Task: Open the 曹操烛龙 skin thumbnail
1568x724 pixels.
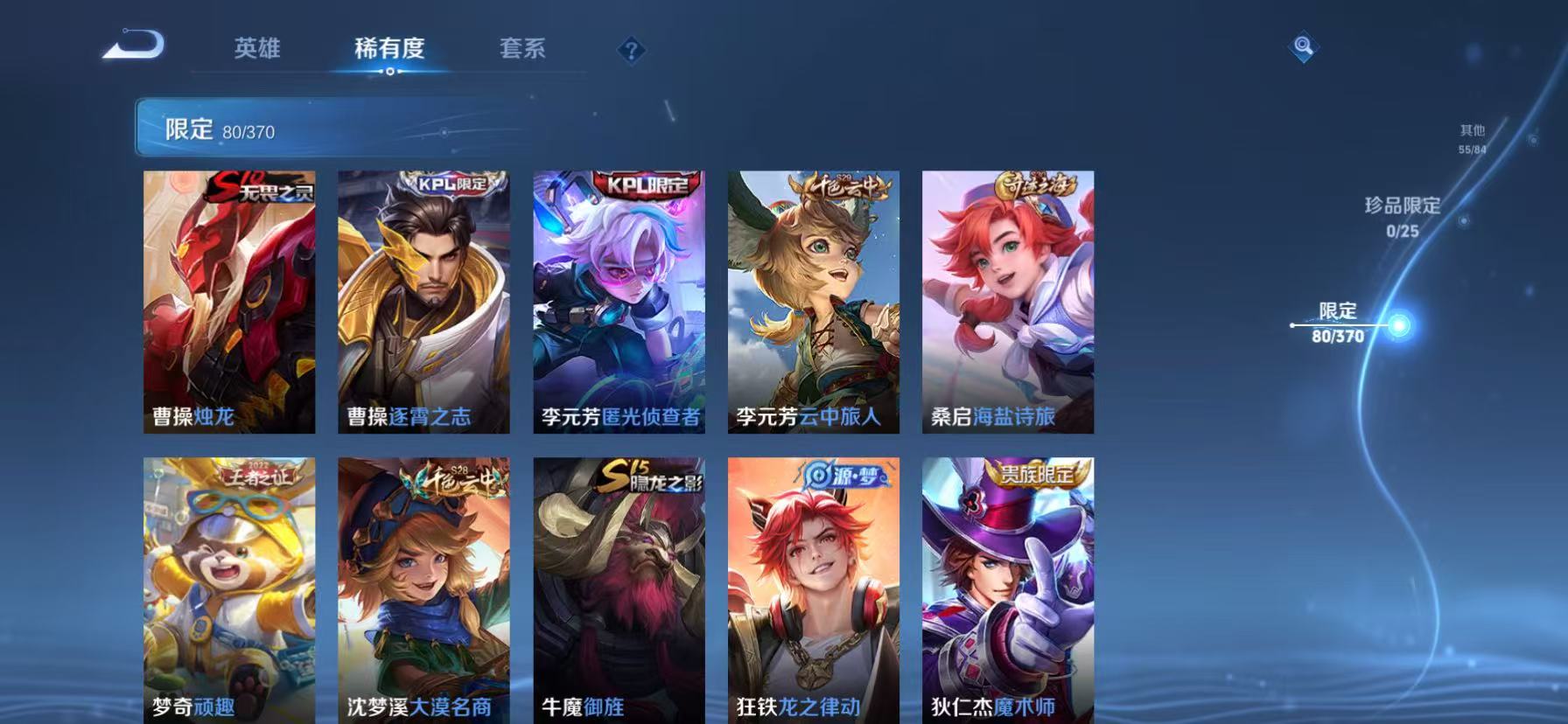Action: (x=229, y=302)
